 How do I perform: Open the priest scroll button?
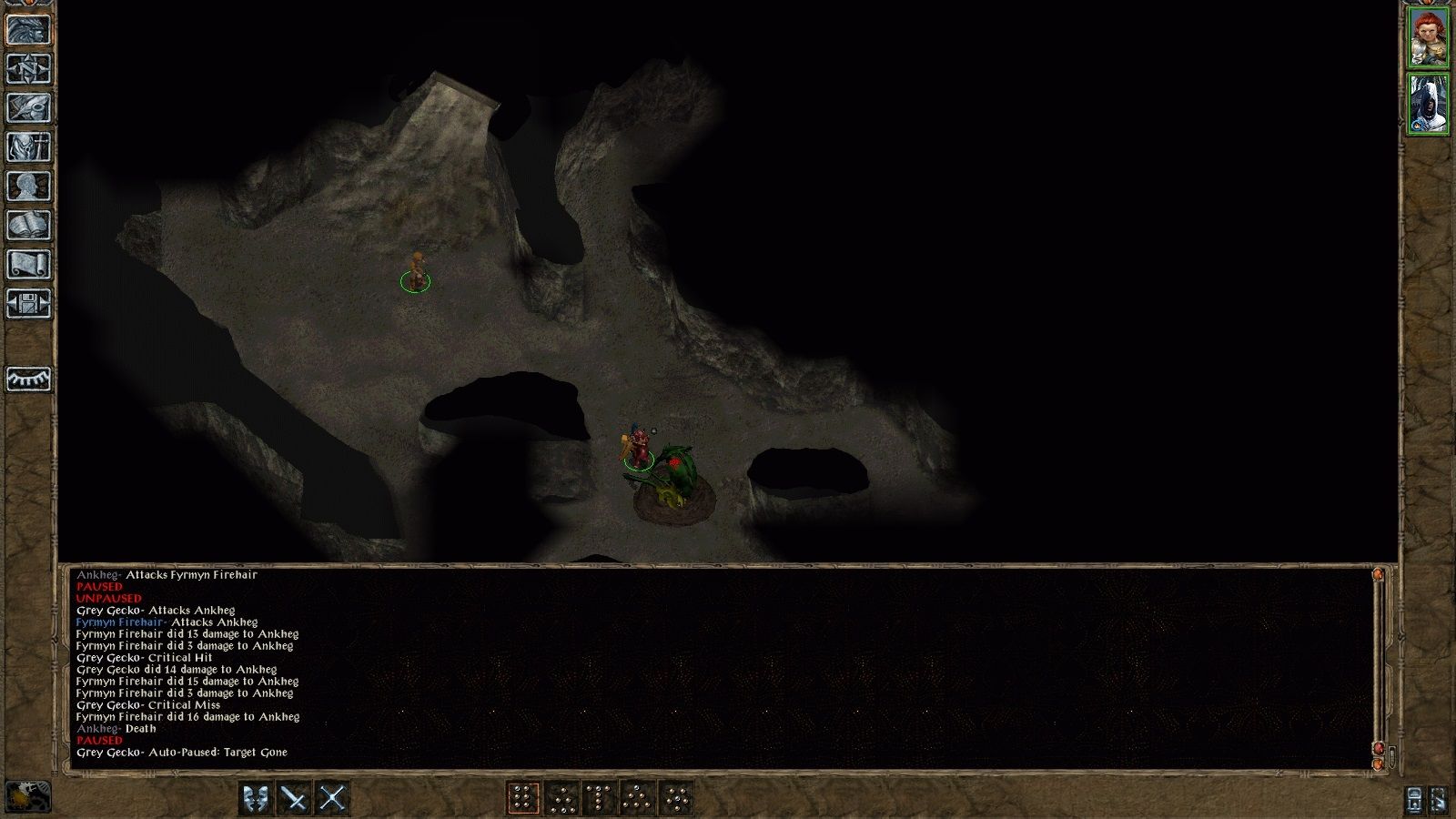point(28,264)
